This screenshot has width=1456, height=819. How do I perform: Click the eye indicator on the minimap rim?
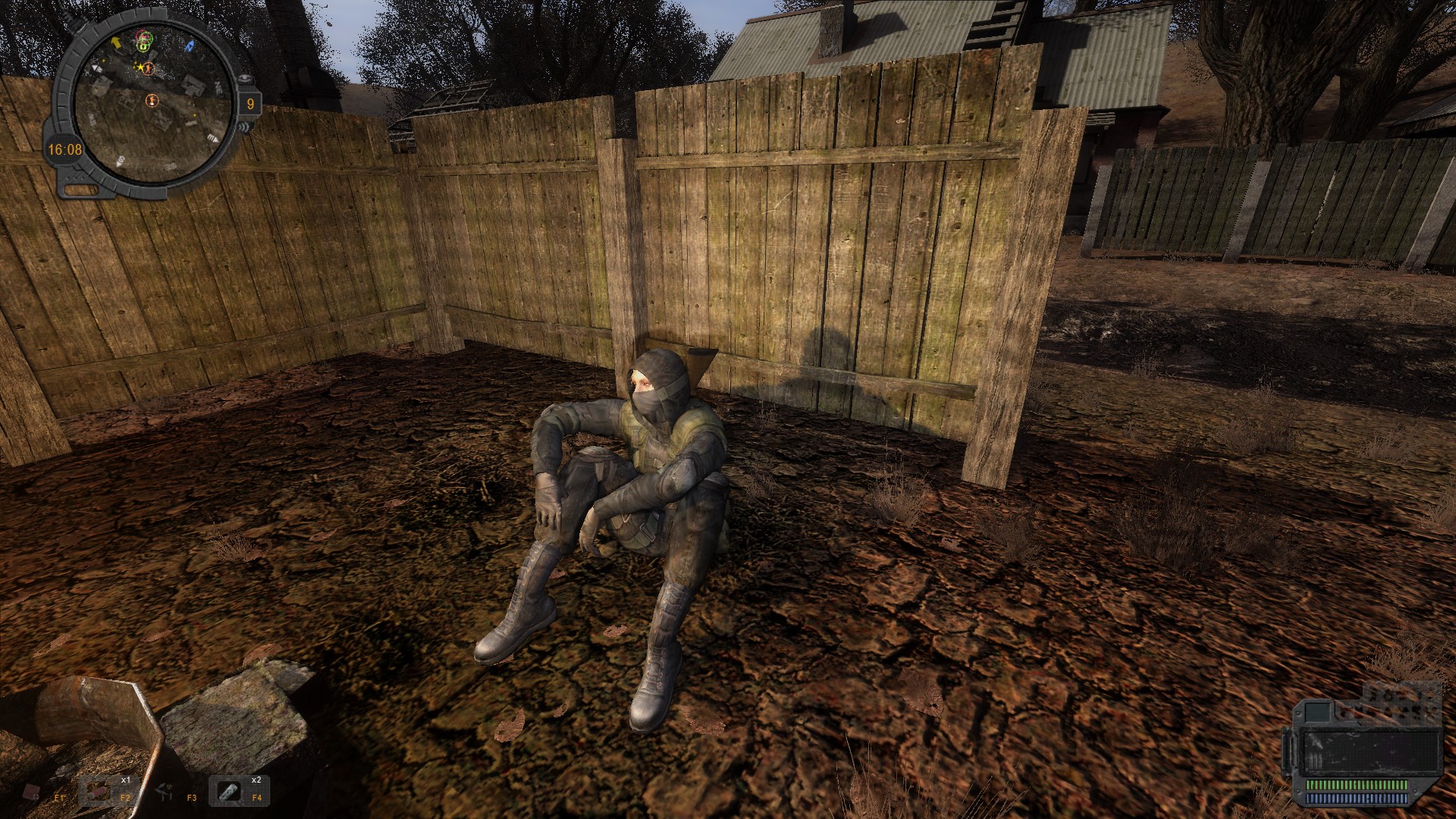click(x=246, y=77)
